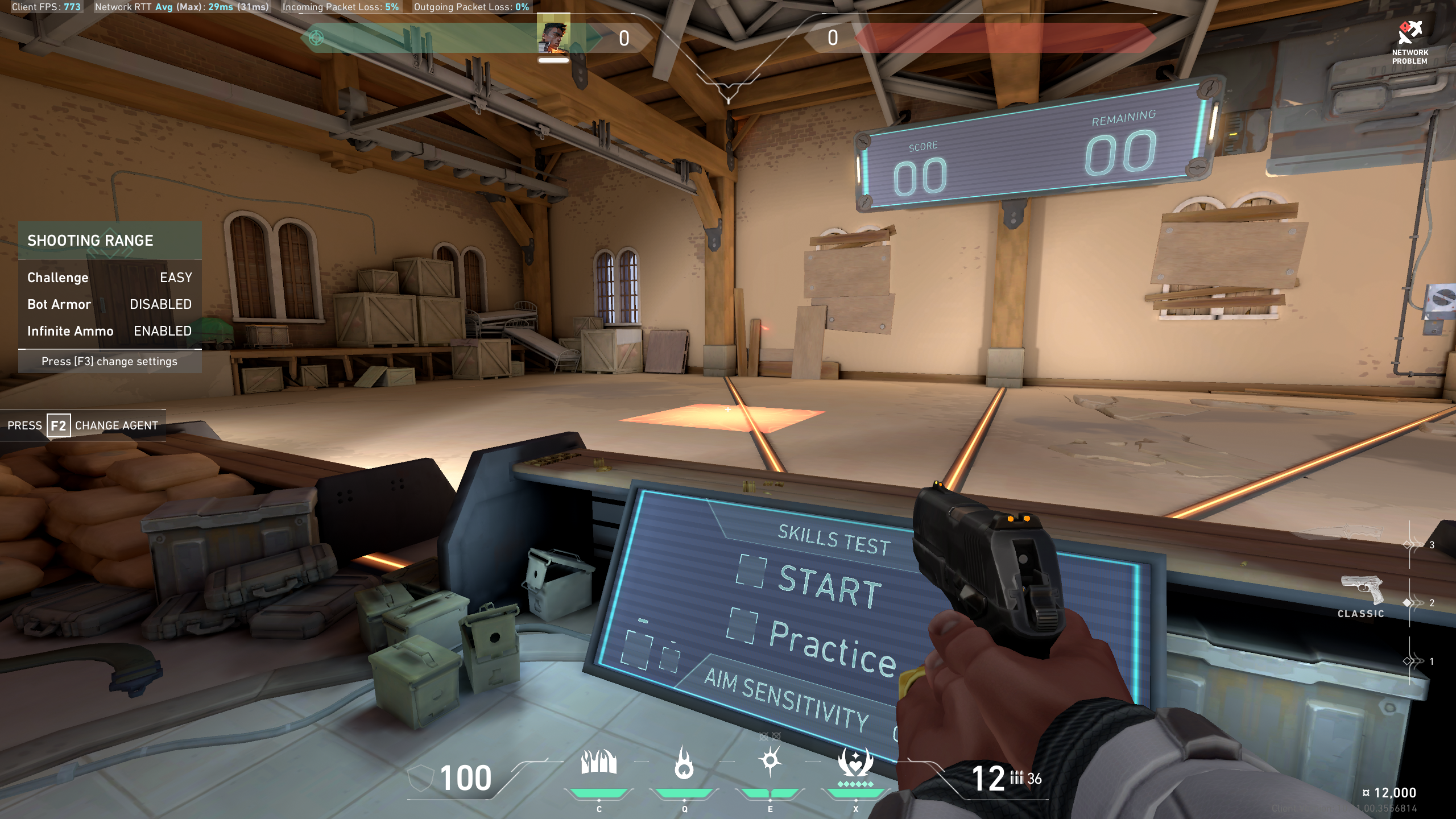Select the Phoenix agent portrait
Image resolution: width=1456 pixels, height=819 pixels.
click(553, 38)
